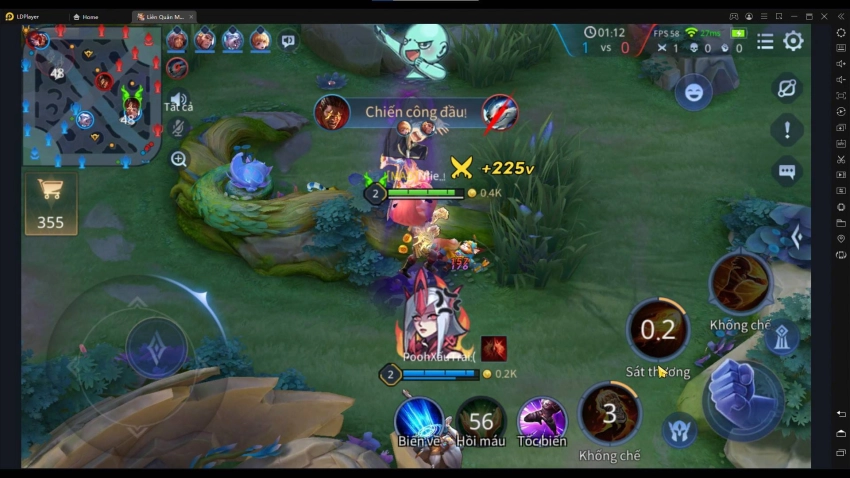Toggle the muted microphone icon

point(178,127)
